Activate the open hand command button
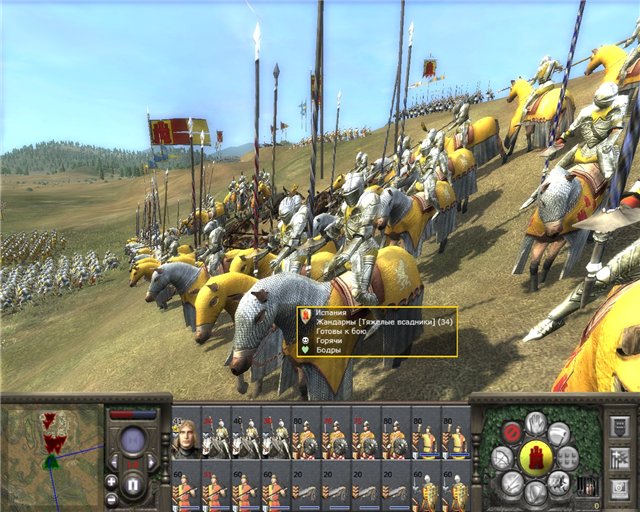Screen dimensions: 640x512 coord(537,422)
